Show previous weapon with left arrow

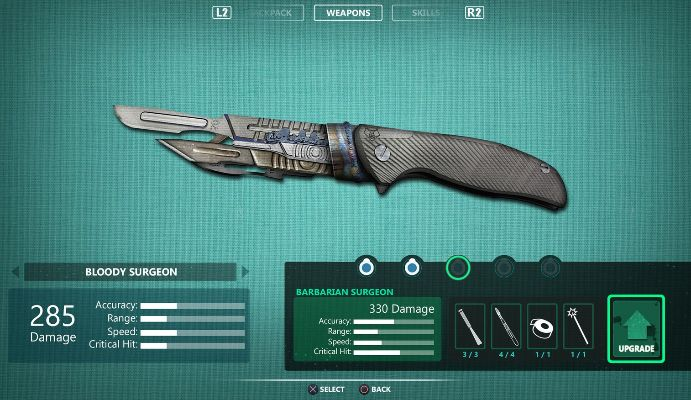click(x=17, y=271)
